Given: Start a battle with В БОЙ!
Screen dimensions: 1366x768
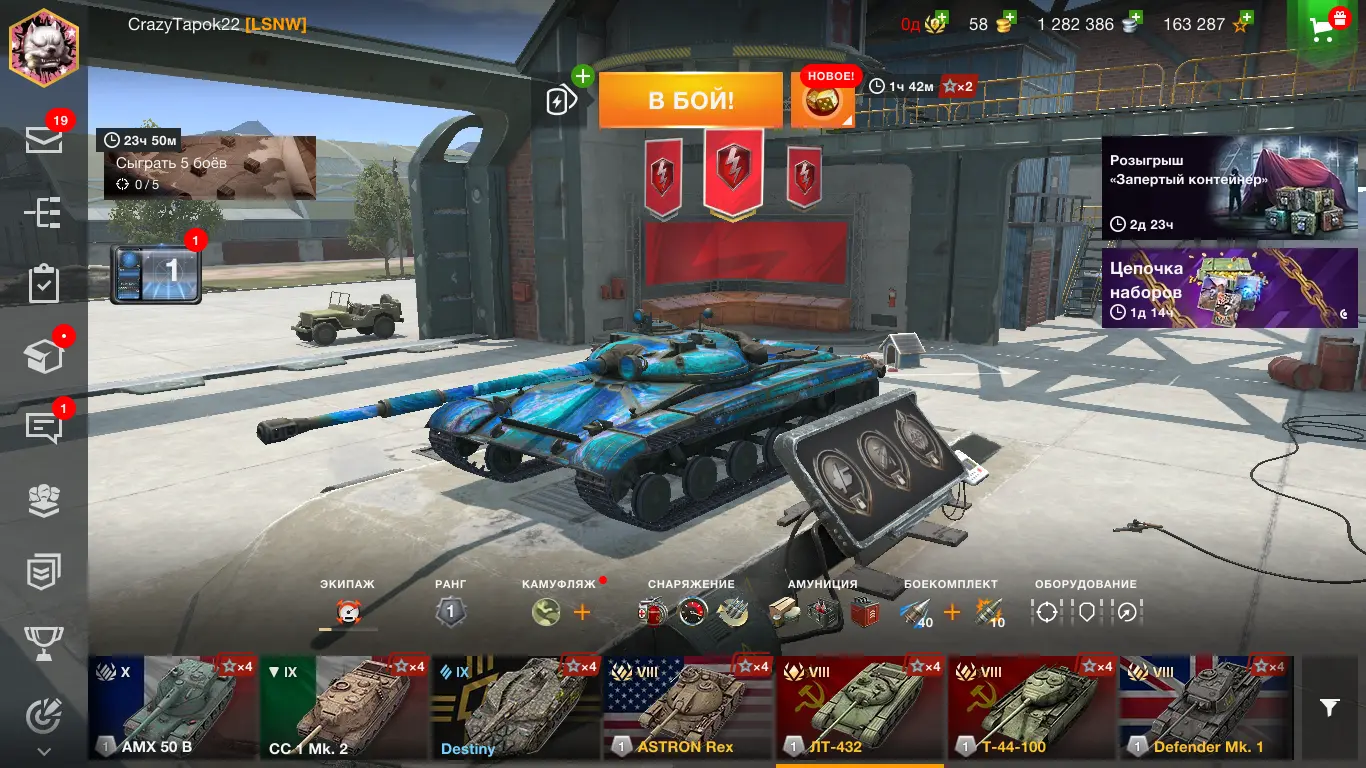Looking at the screenshot, I should 690,100.
